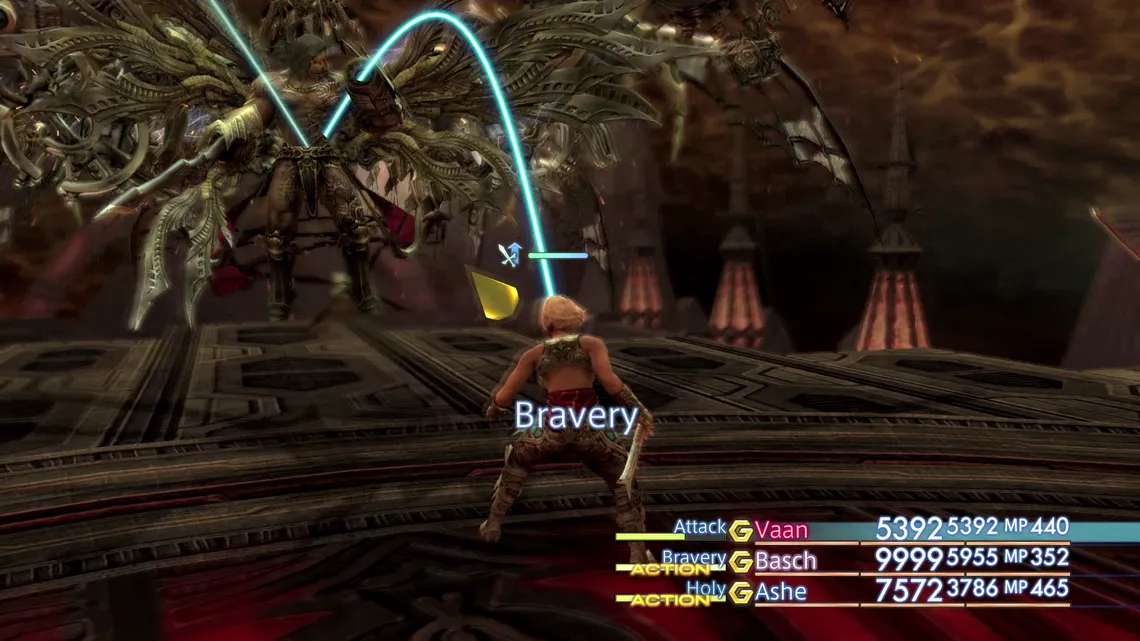Screen dimensions: 1140x641
Task: Choose Ashe's party row
Action: tap(780, 592)
